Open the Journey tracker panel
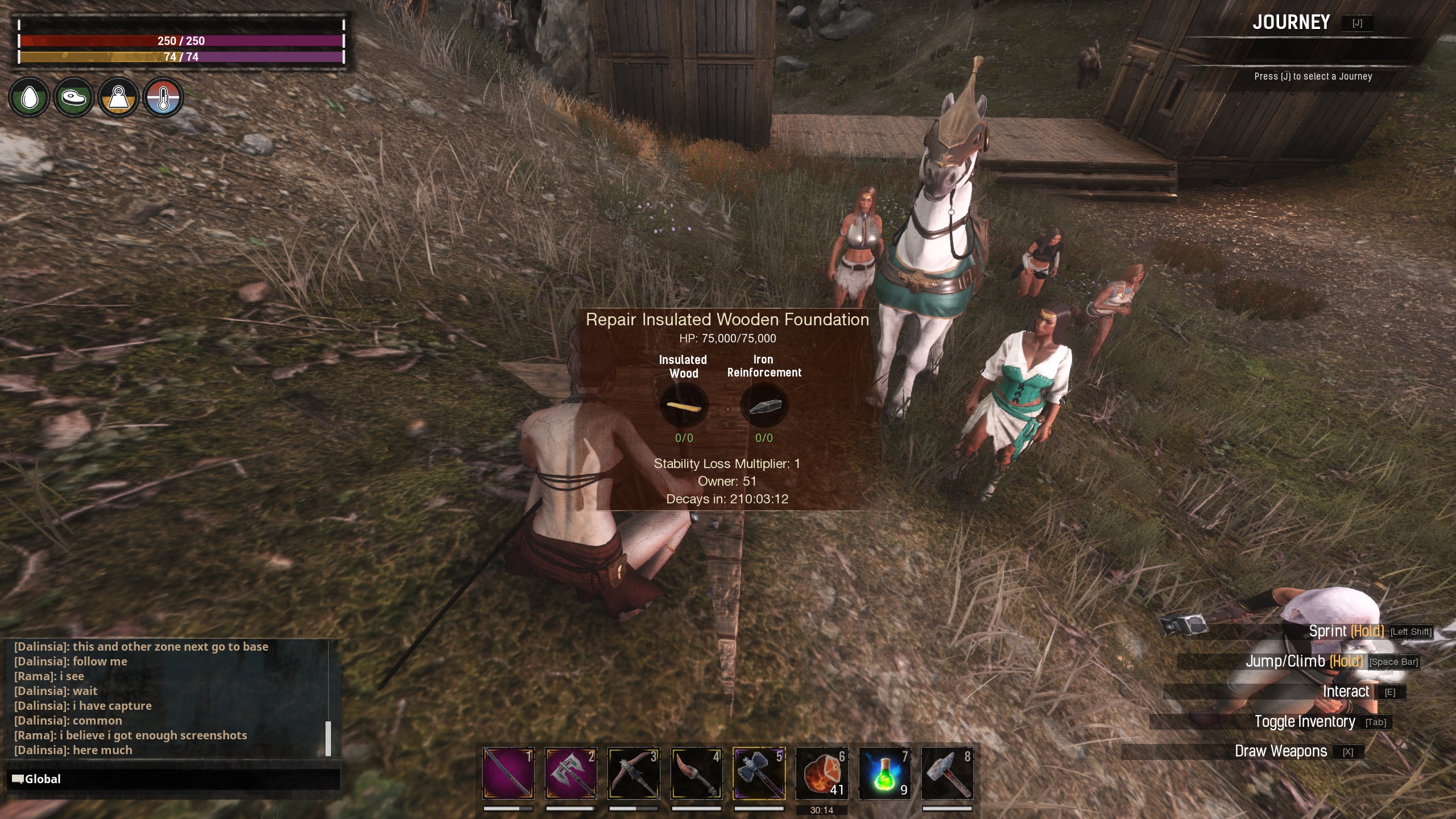 tap(1291, 23)
